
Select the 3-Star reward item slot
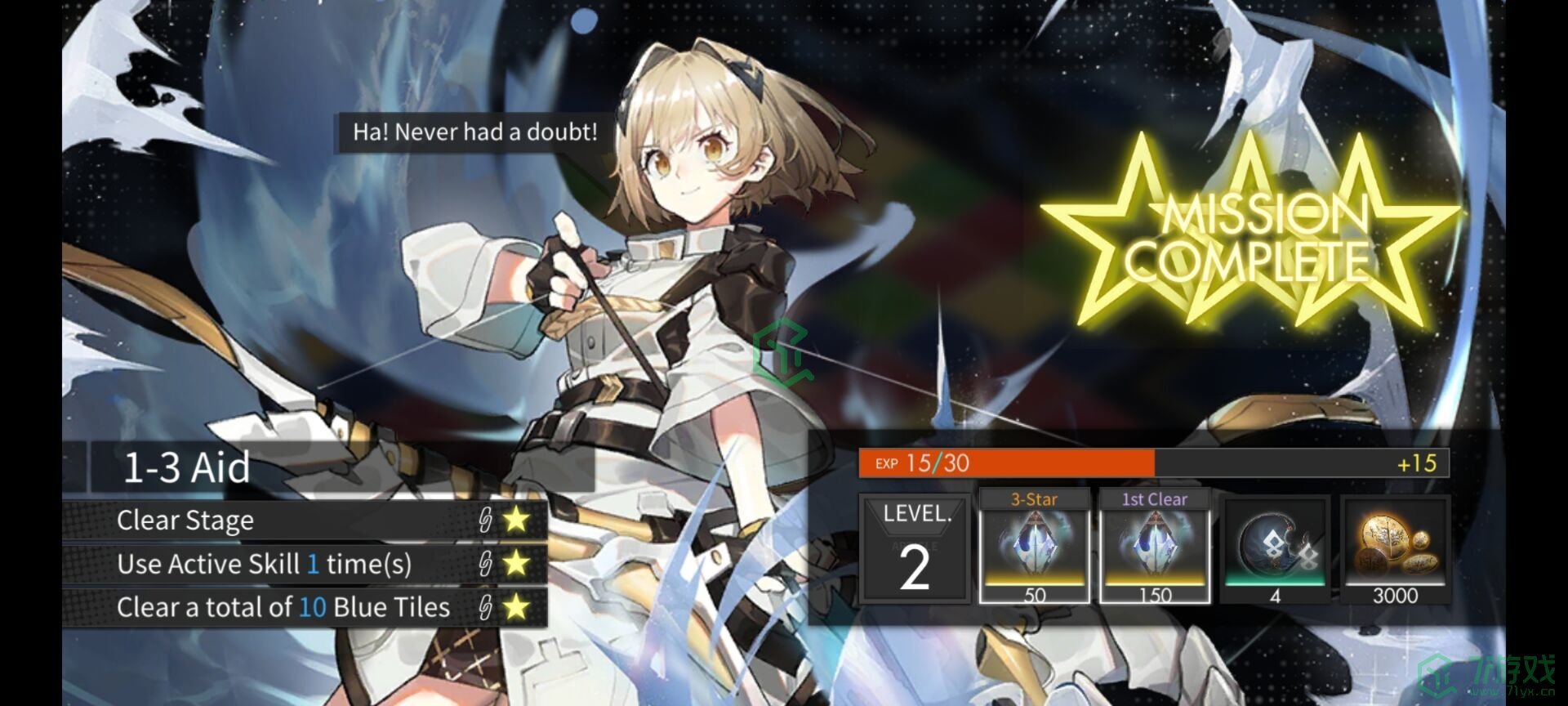point(1034,547)
